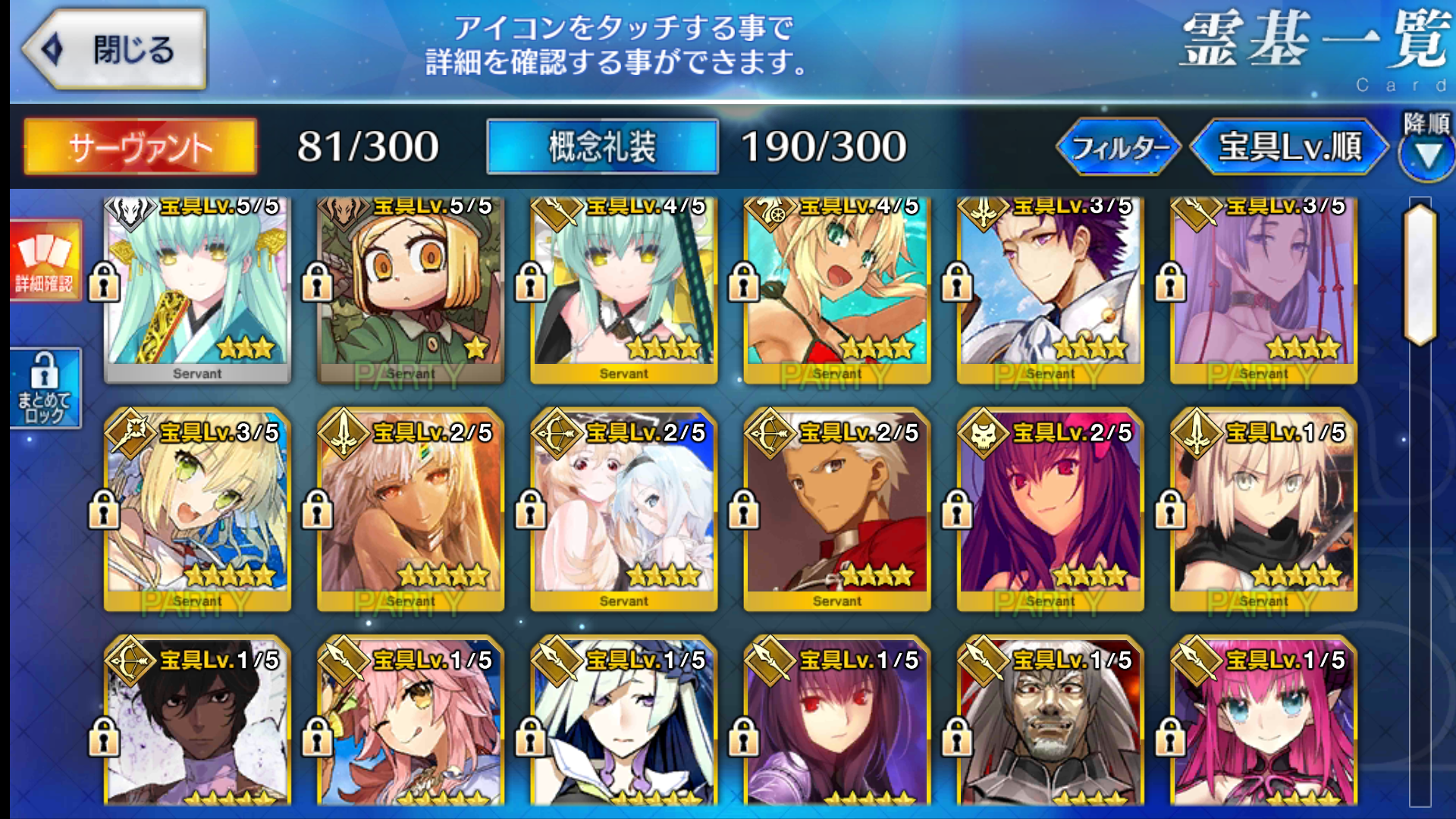Select the white-haired red-coat Archer card
The width and height of the screenshot is (1456, 819).
click(x=836, y=510)
